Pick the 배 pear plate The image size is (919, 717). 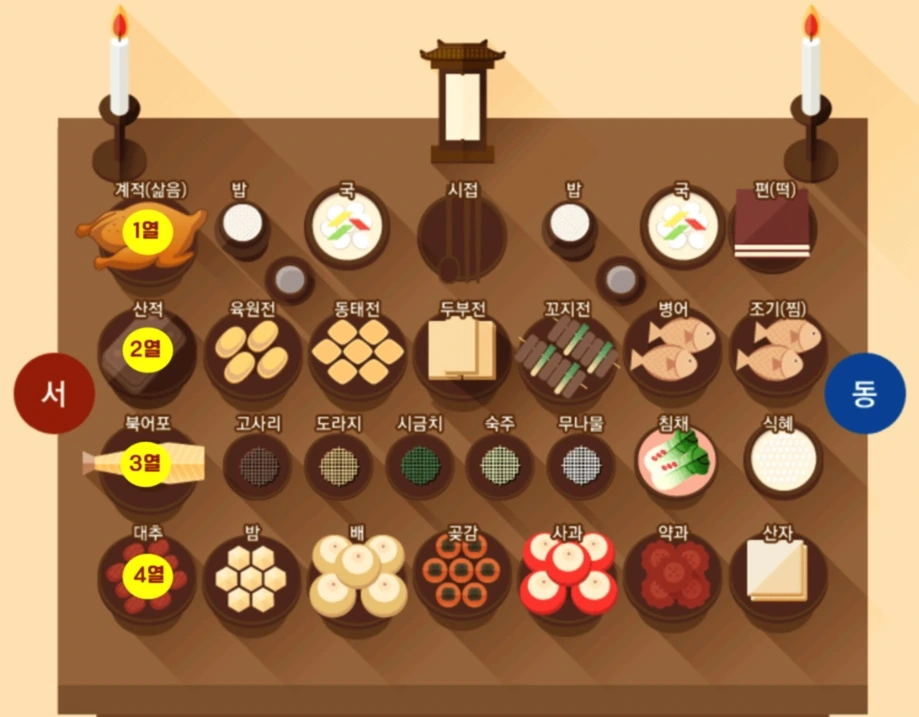click(x=357, y=575)
